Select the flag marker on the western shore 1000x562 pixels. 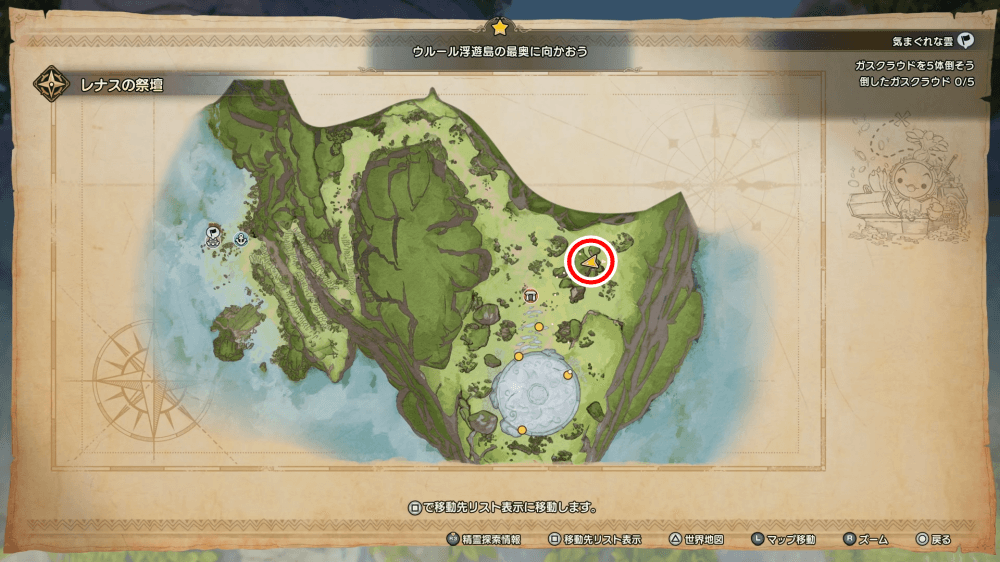214,234
